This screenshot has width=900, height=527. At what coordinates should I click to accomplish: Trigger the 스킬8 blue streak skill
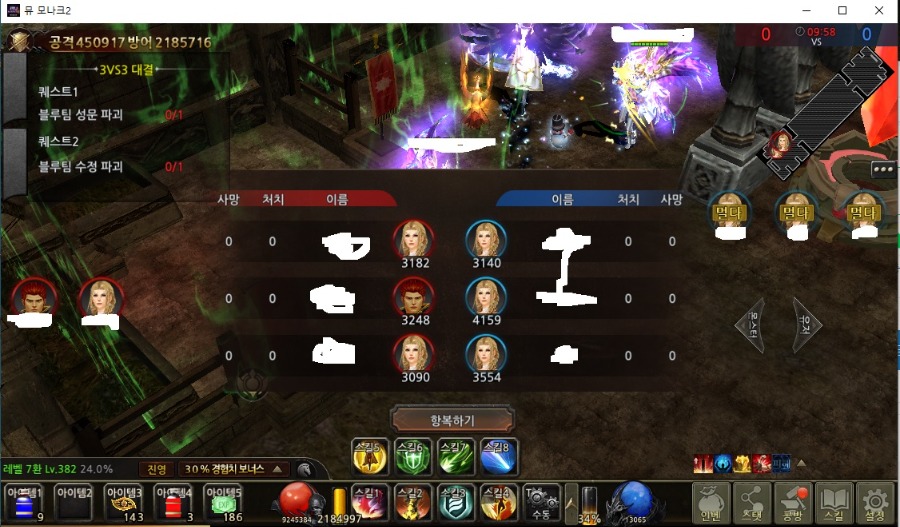click(499, 455)
